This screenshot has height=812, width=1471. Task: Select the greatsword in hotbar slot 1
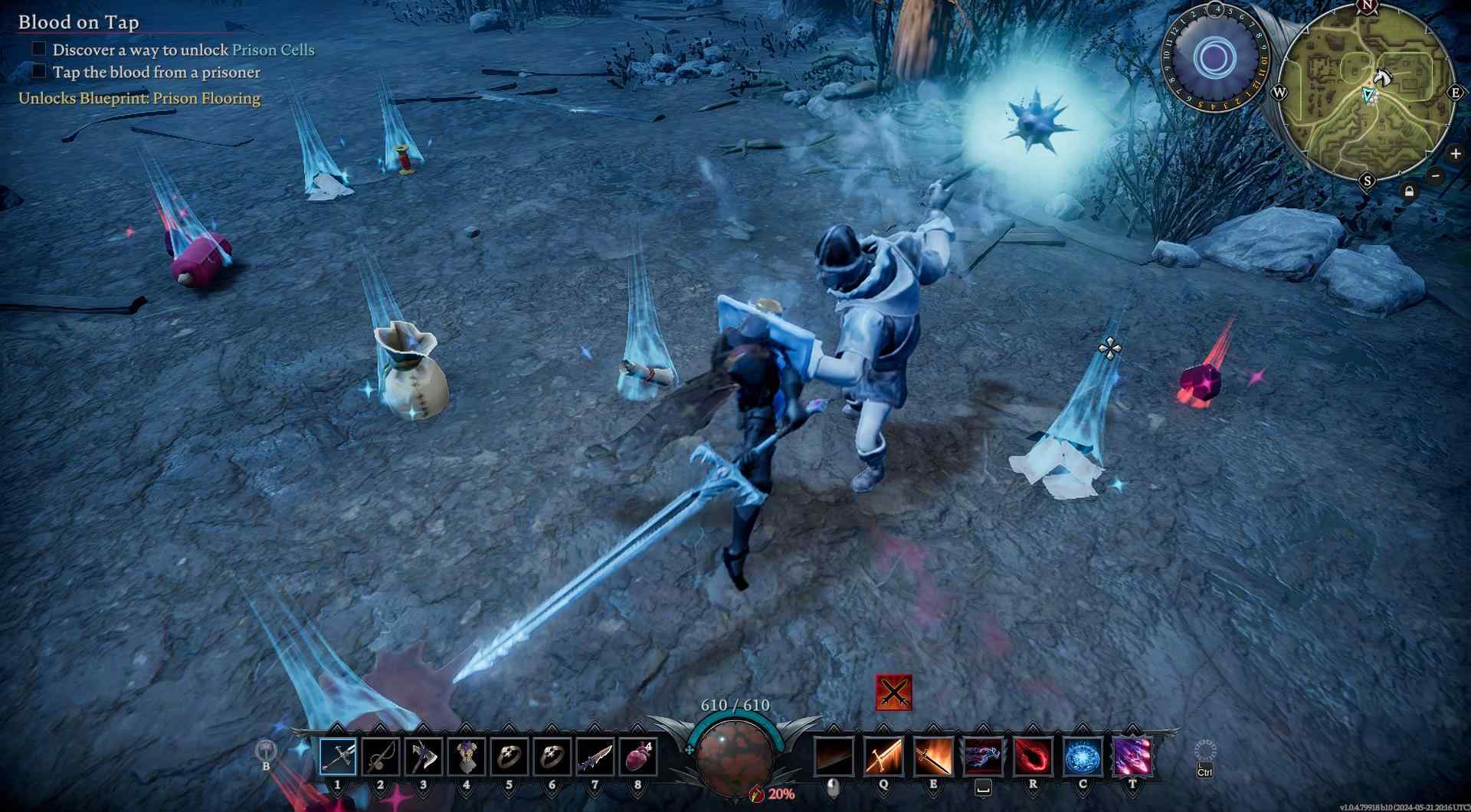[338, 757]
